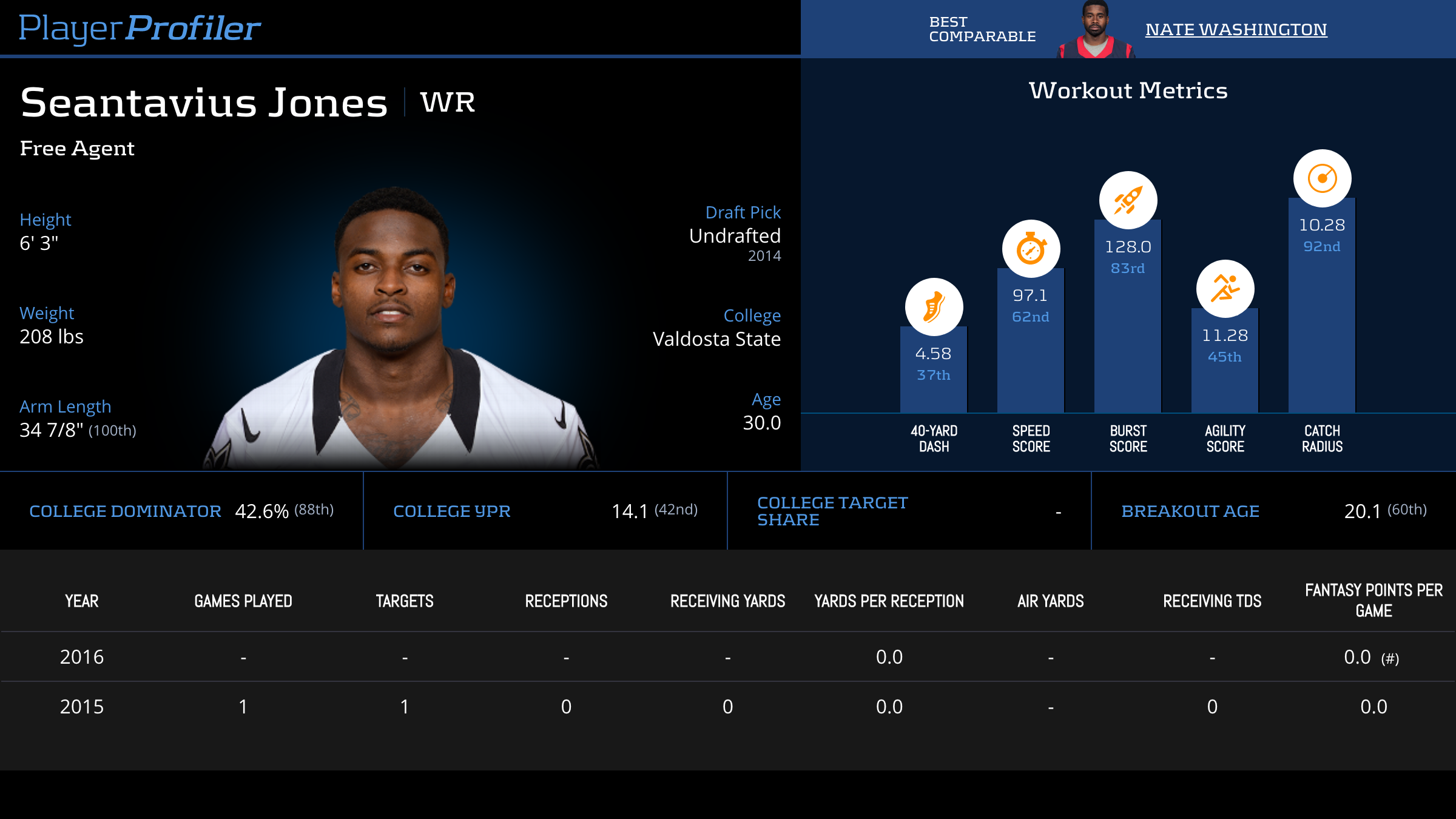Select the Nate Washington headshot thumbnail
Viewport: 1456px width, 819px height.
(1095, 30)
